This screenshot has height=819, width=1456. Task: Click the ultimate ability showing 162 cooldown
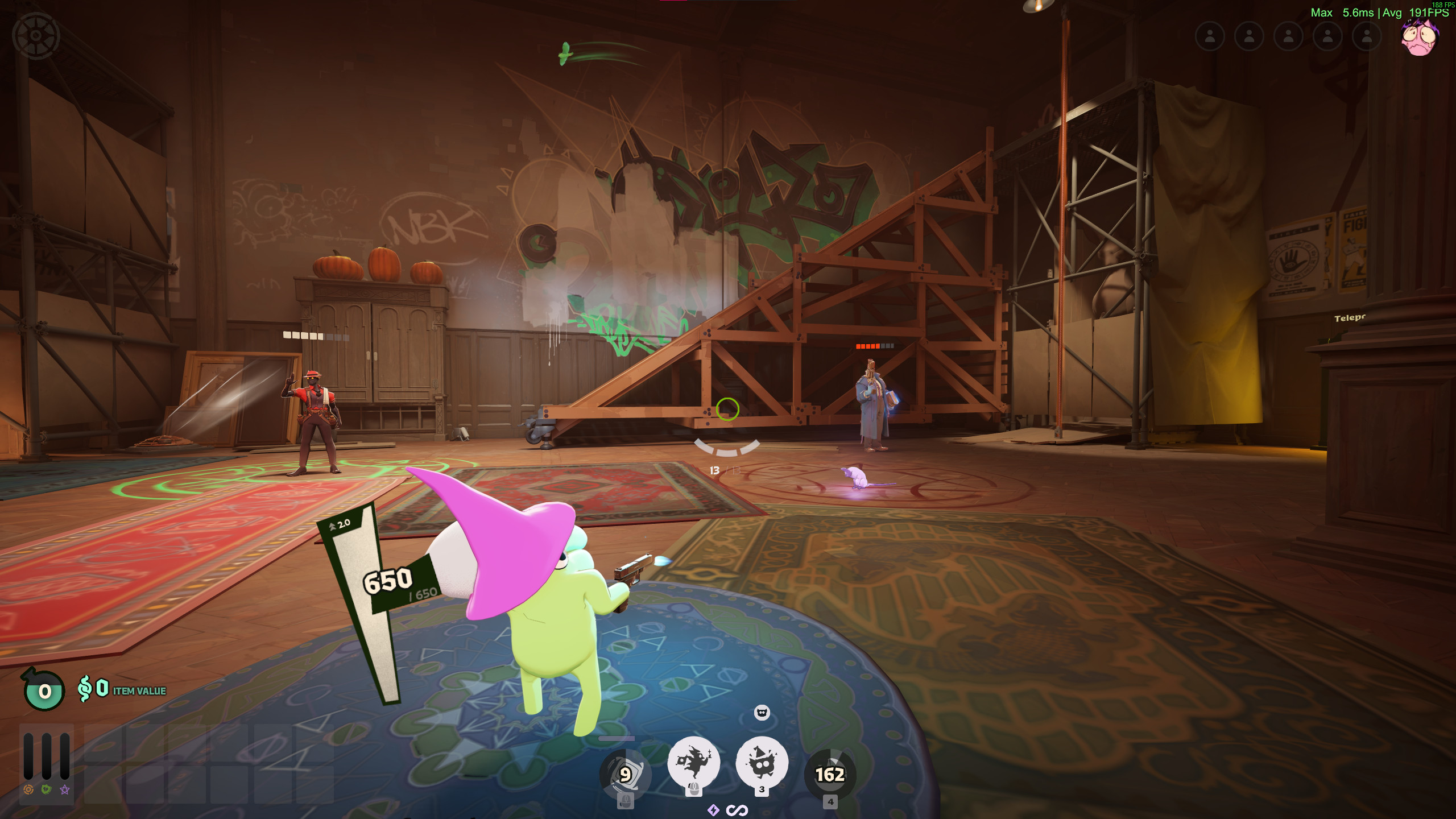click(830, 774)
